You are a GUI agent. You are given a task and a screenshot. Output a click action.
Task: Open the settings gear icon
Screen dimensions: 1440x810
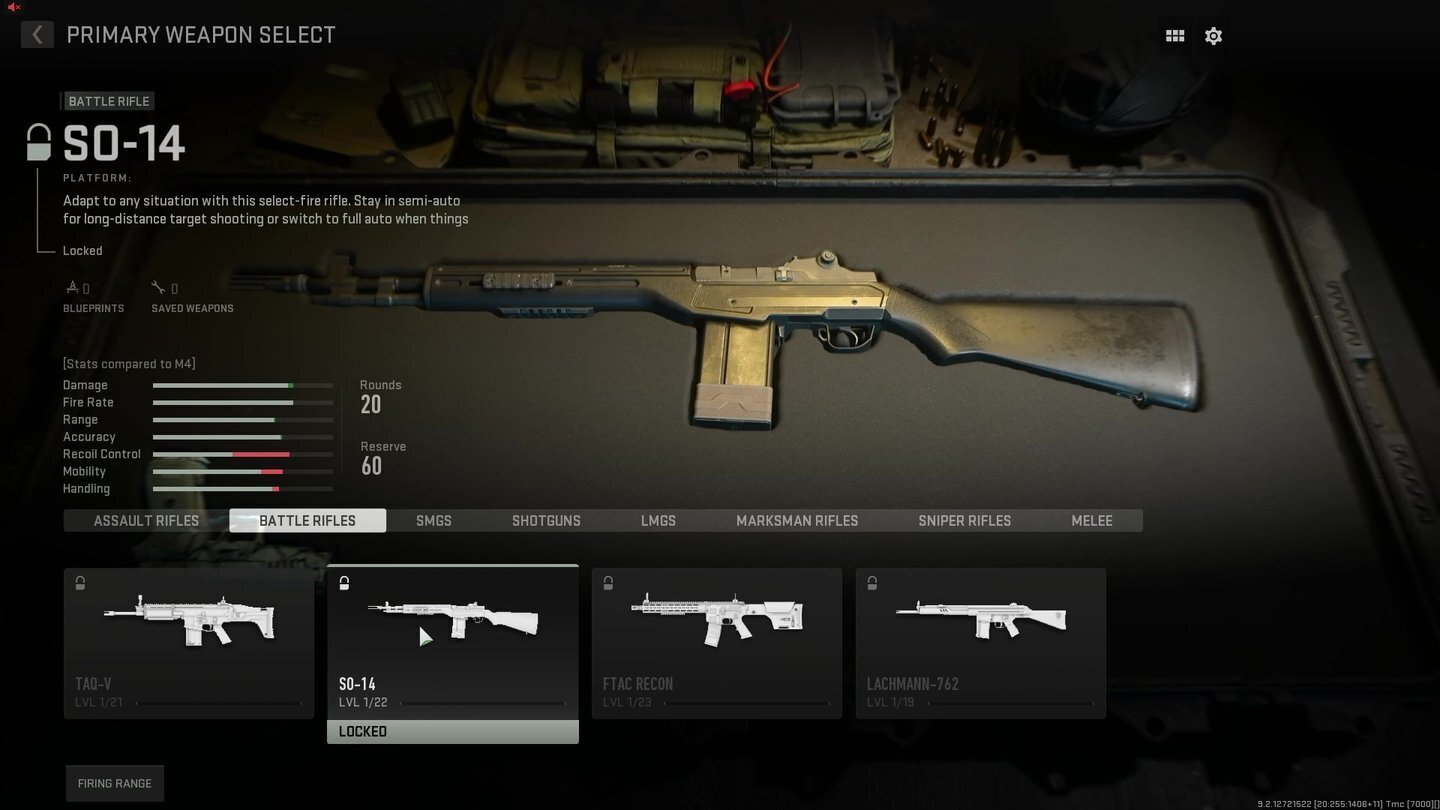tap(1213, 35)
